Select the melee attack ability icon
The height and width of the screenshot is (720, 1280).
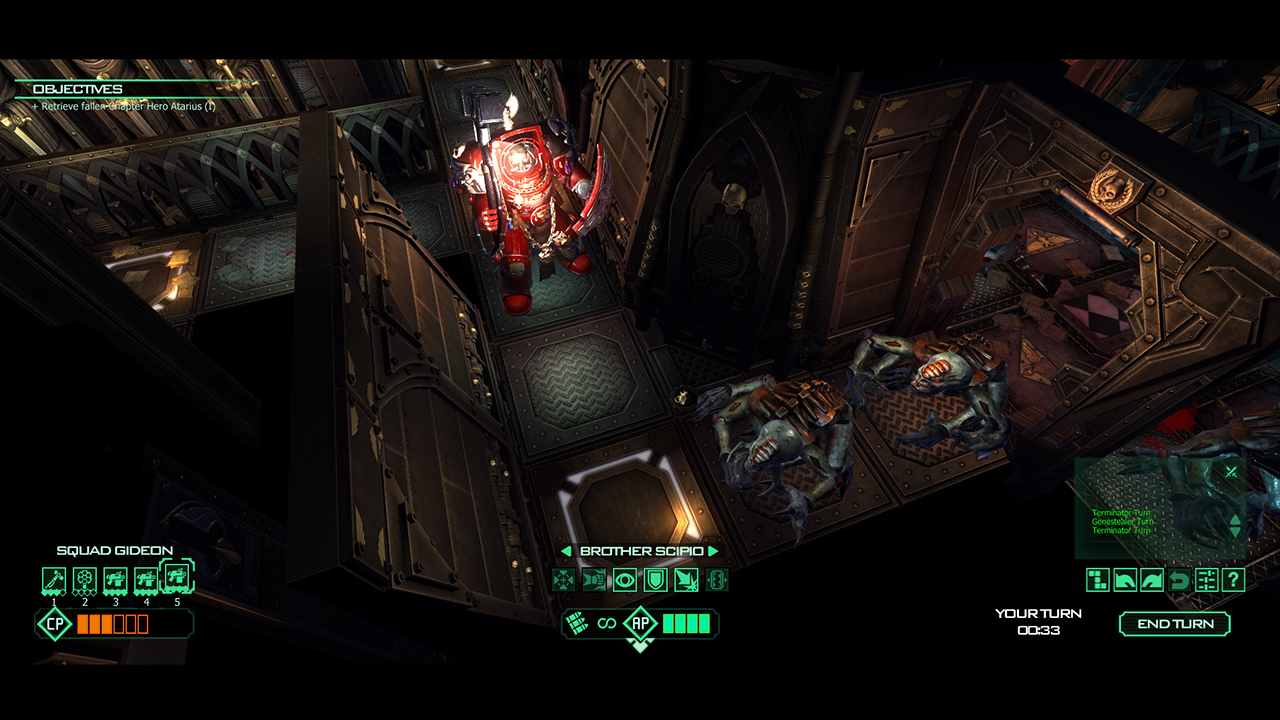click(594, 579)
